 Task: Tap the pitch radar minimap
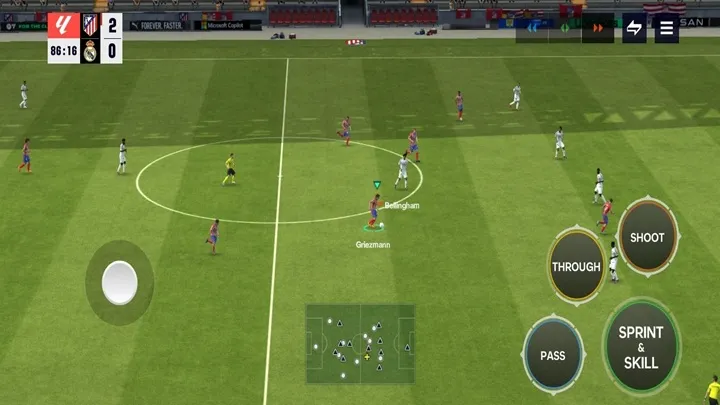click(x=360, y=343)
